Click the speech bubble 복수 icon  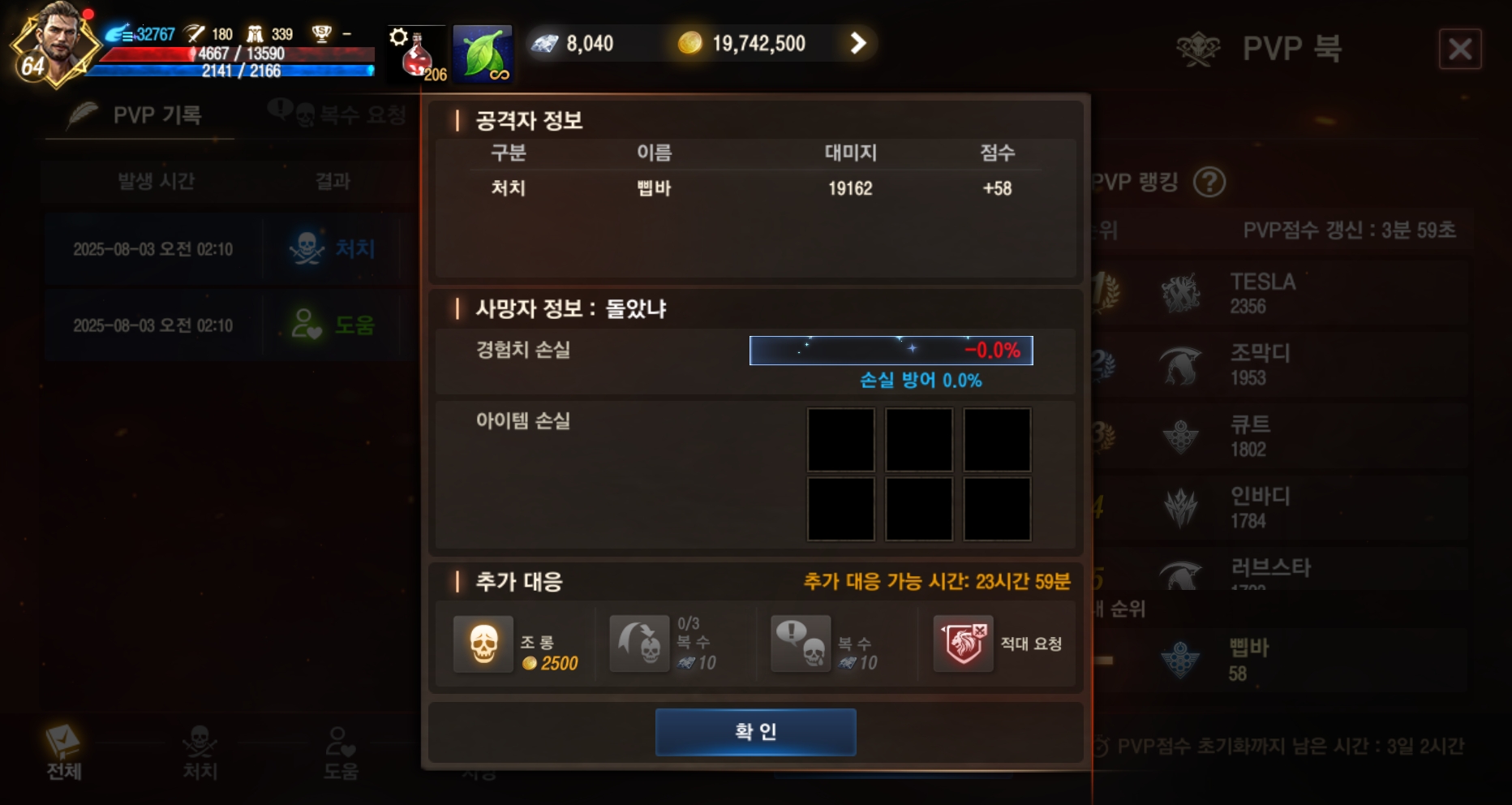click(x=801, y=644)
